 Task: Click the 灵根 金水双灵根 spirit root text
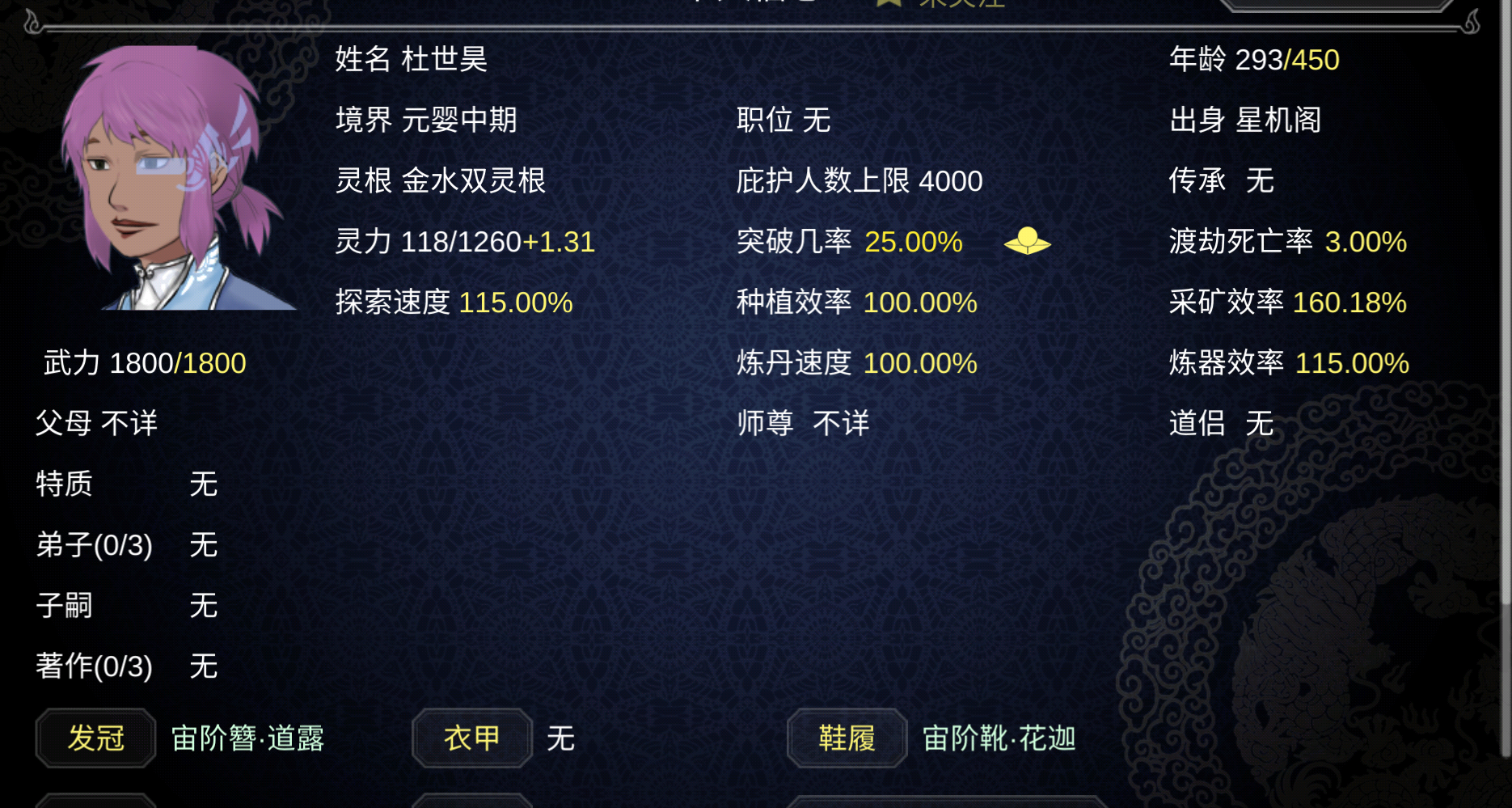tap(441, 181)
